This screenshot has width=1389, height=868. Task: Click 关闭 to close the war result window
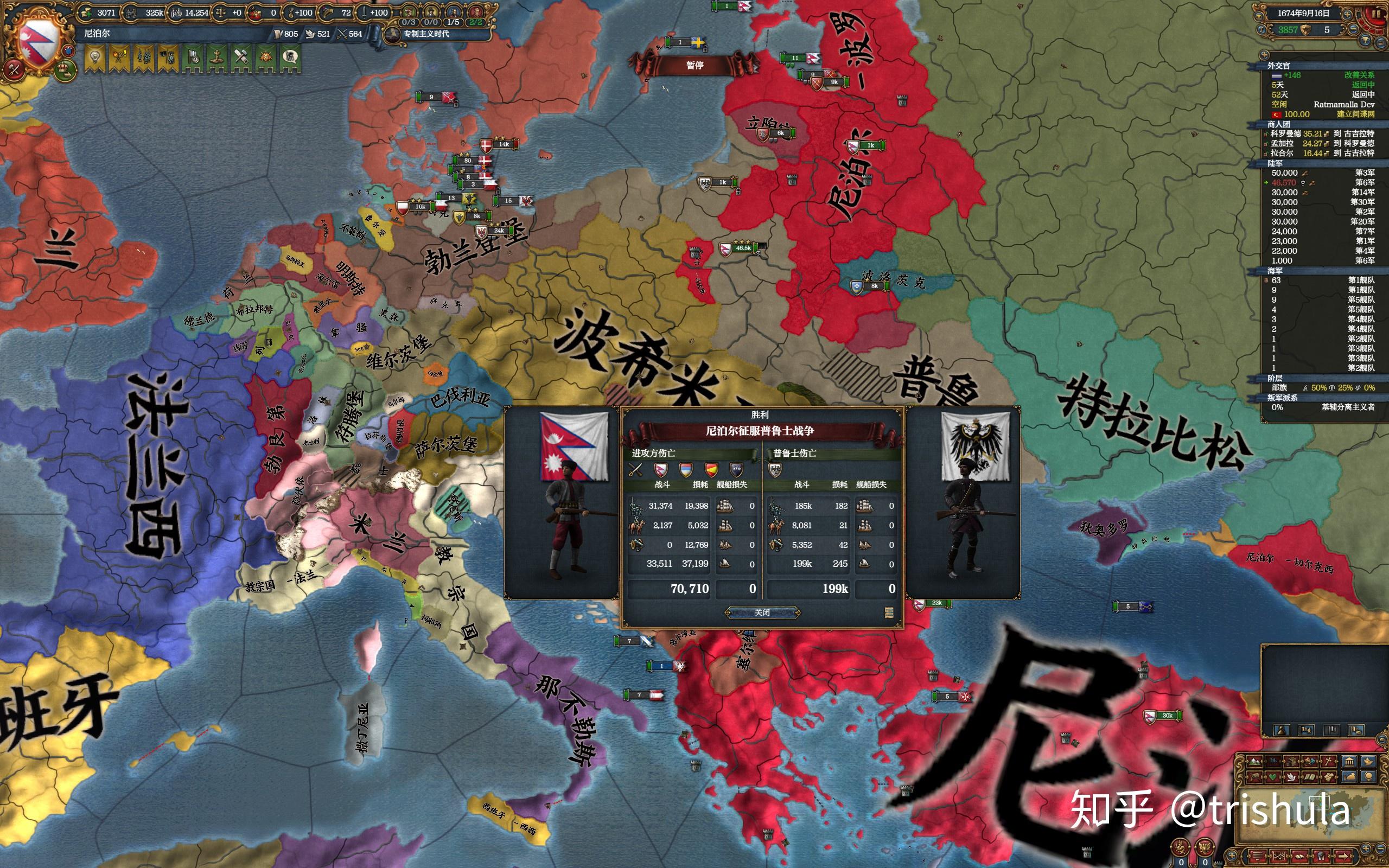(763, 612)
